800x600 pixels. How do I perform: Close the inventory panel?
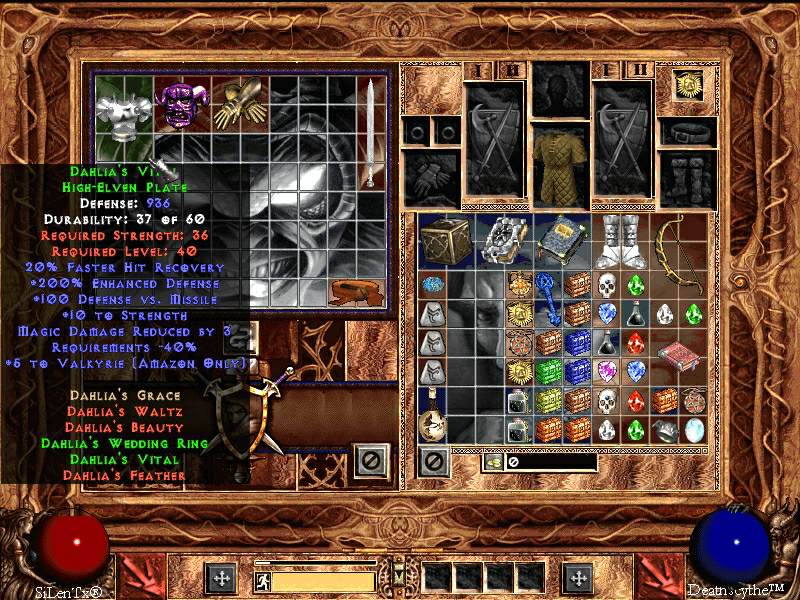[x=433, y=462]
